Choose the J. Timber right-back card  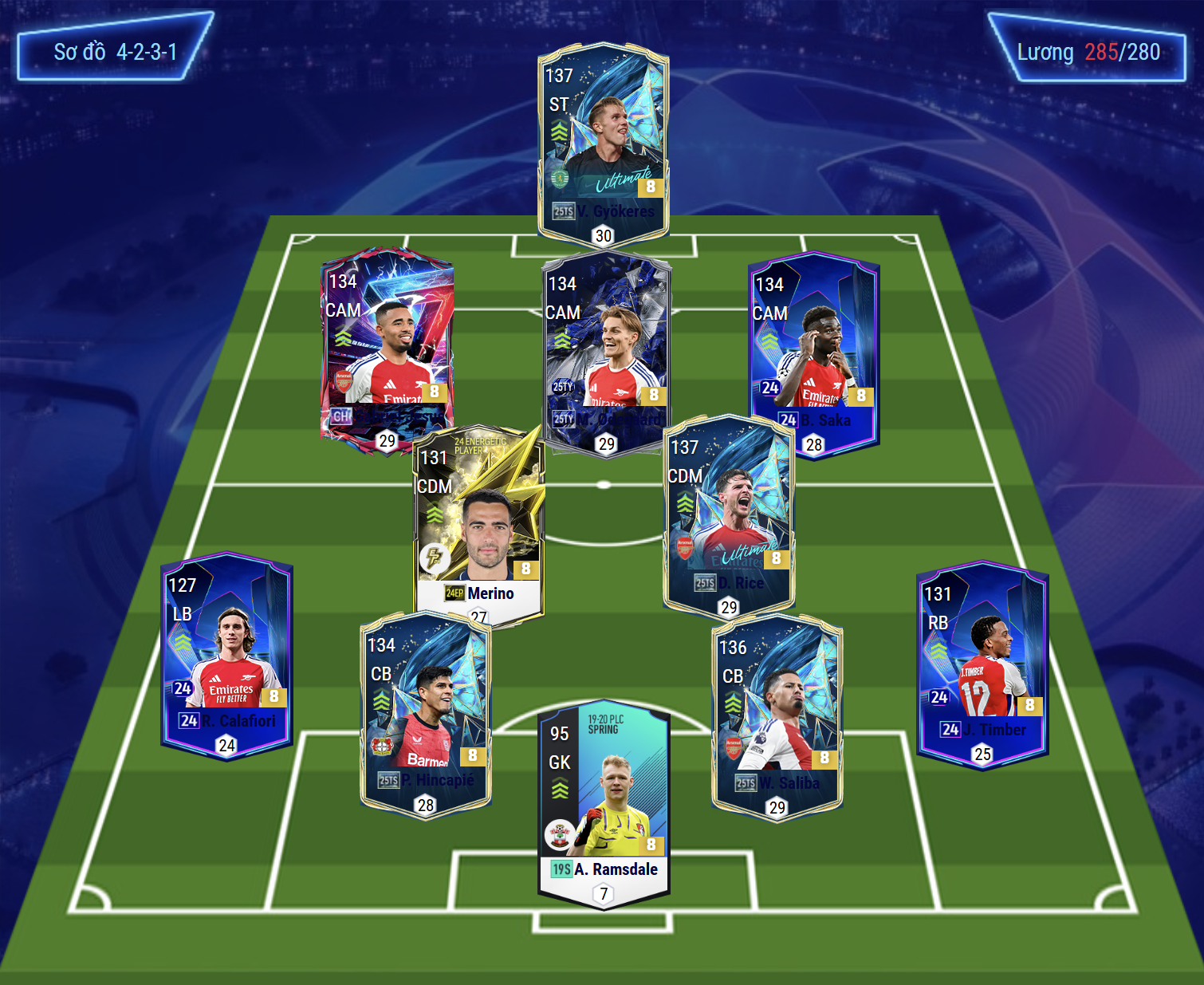[982, 662]
